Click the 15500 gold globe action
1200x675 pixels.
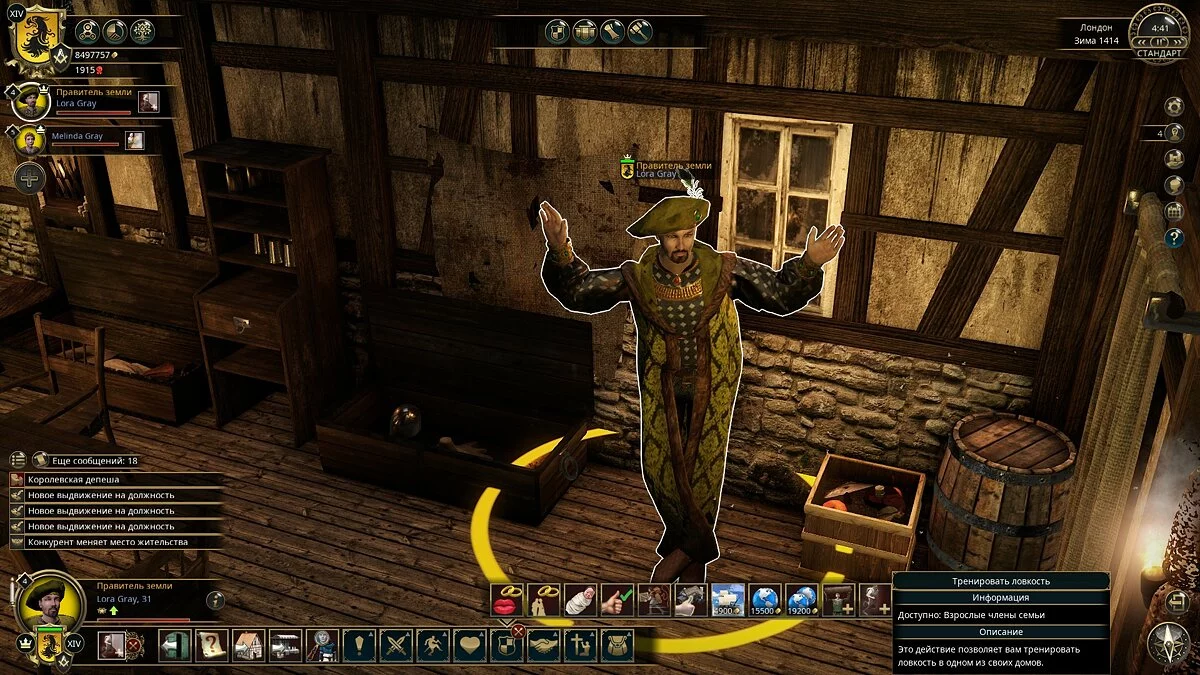pos(763,599)
